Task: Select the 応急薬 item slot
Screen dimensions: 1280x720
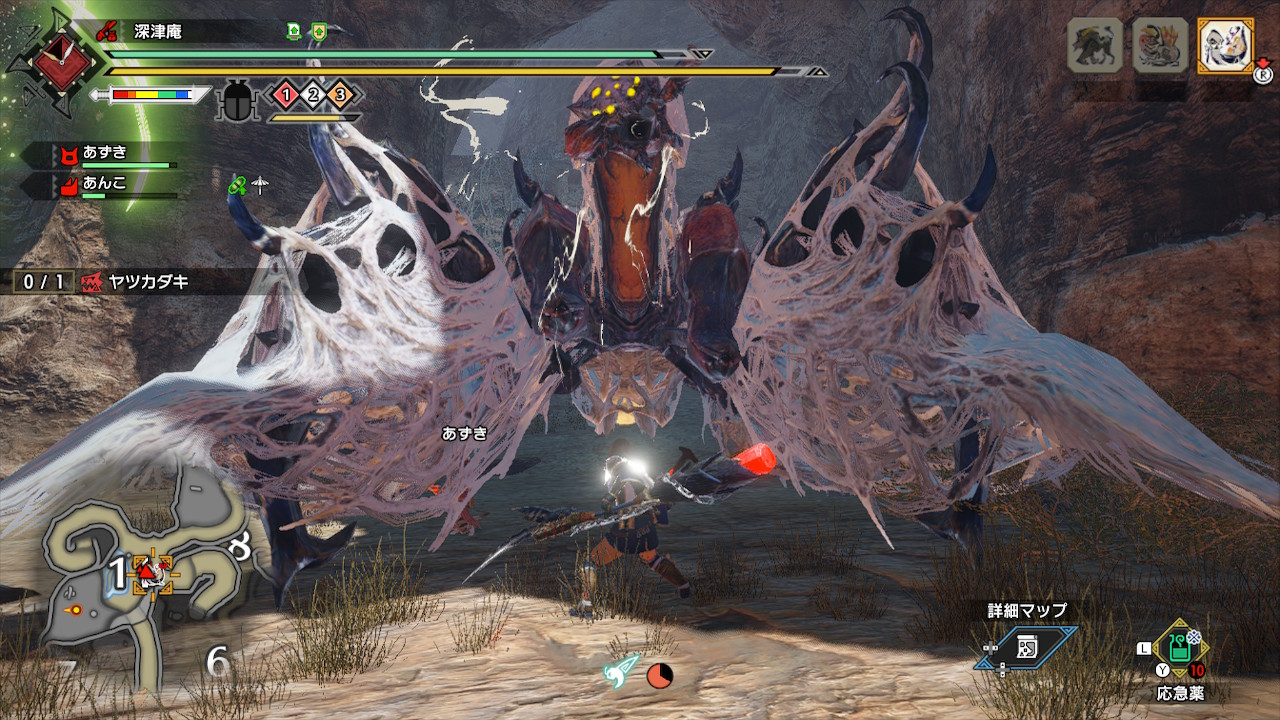Action: [1180, 649]
